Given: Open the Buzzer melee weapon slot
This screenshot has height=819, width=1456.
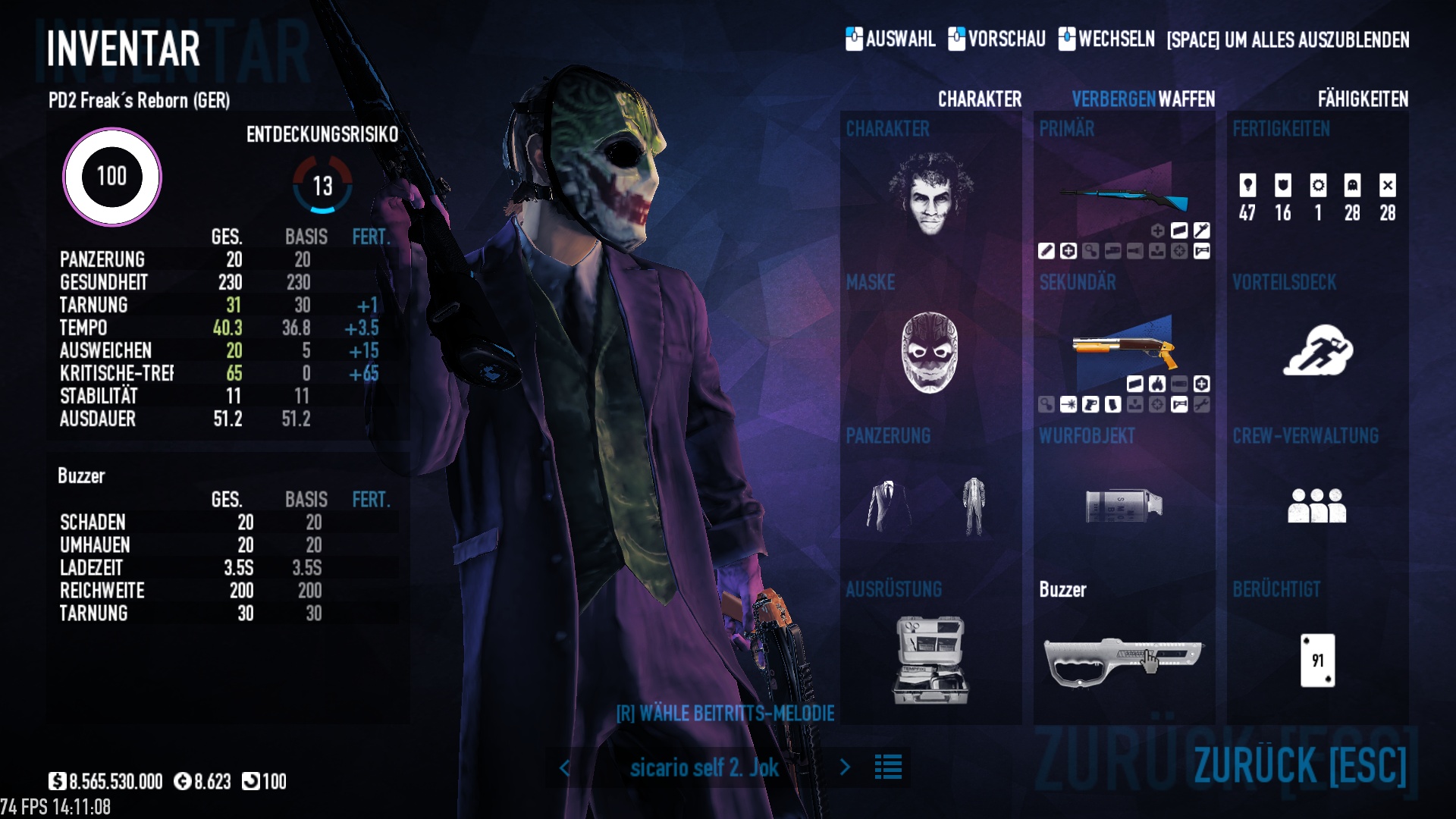Looking at the screenshot, I should [1124, 660].
